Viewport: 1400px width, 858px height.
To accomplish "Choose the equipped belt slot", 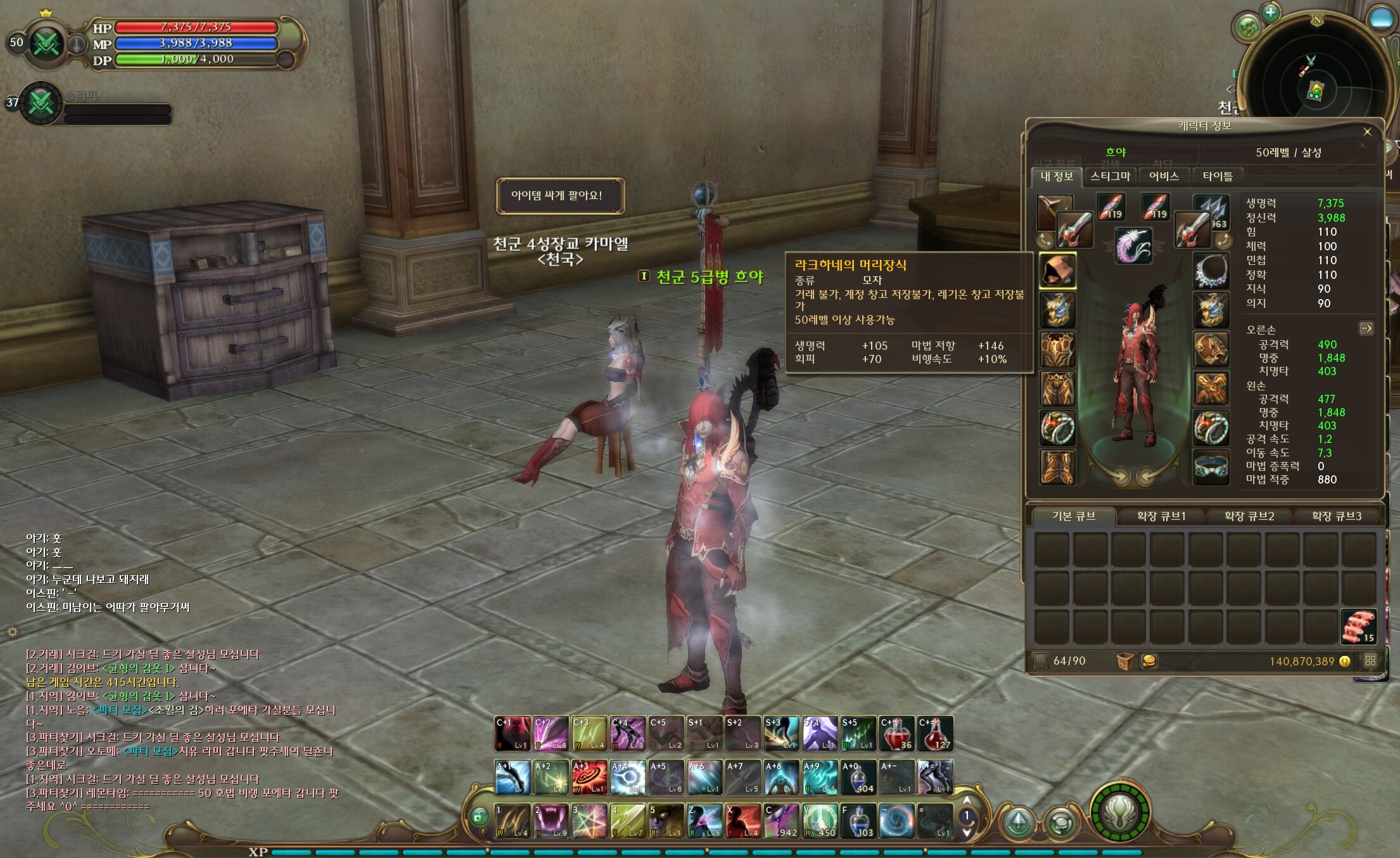I will click(x=1211, y=466).
